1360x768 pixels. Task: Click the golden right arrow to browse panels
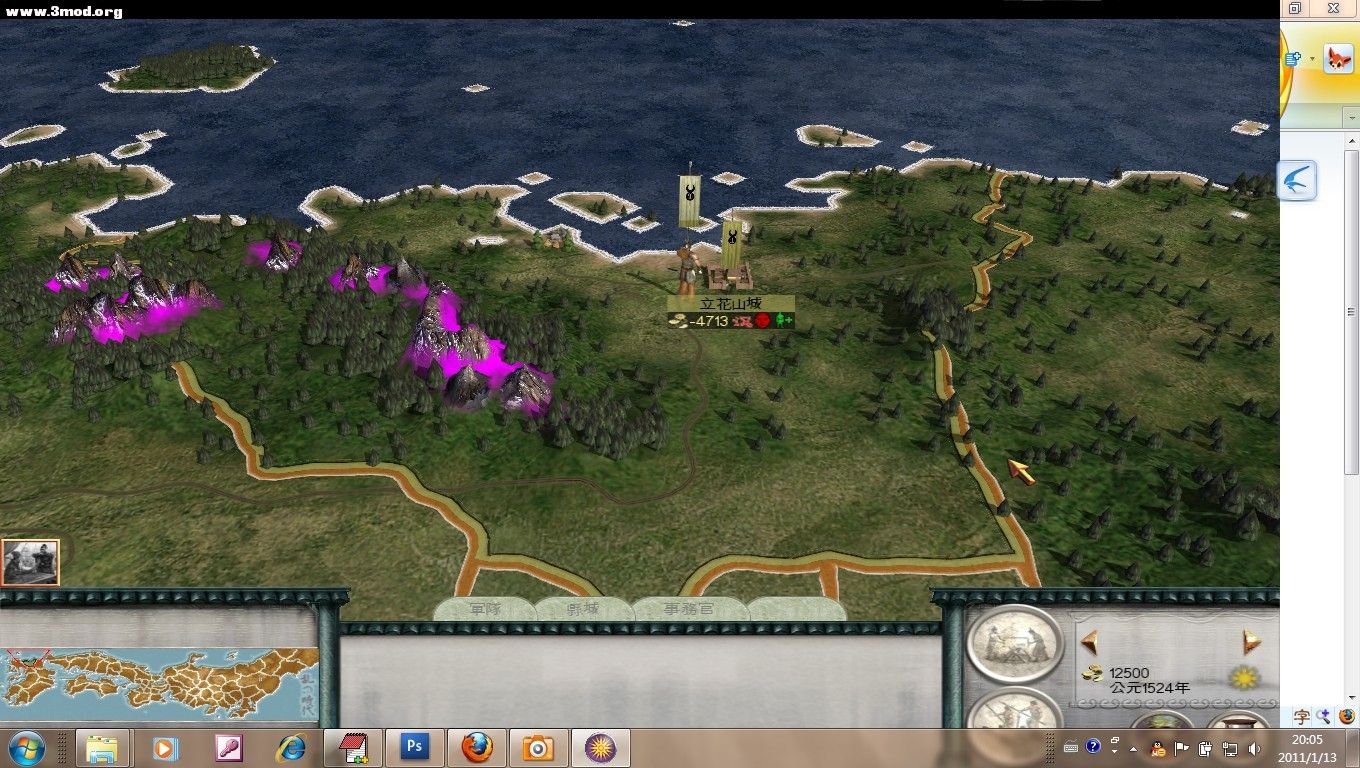click(1250, 640)
